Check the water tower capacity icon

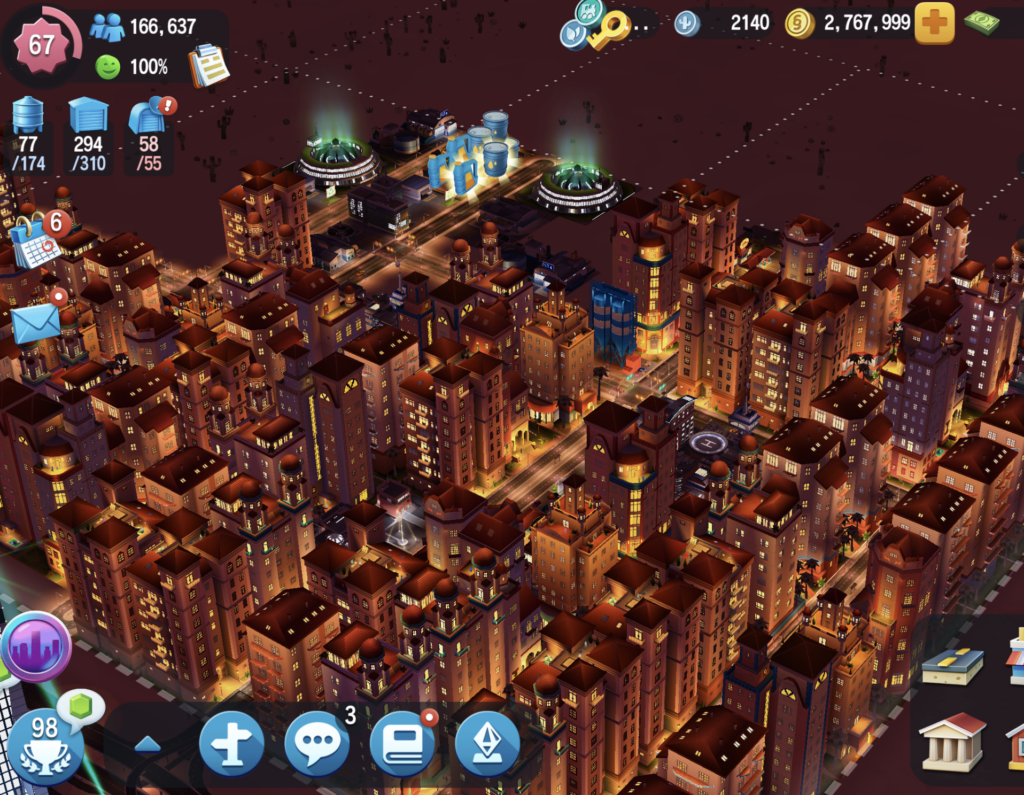pyautogui.click(x=28, y=117)
